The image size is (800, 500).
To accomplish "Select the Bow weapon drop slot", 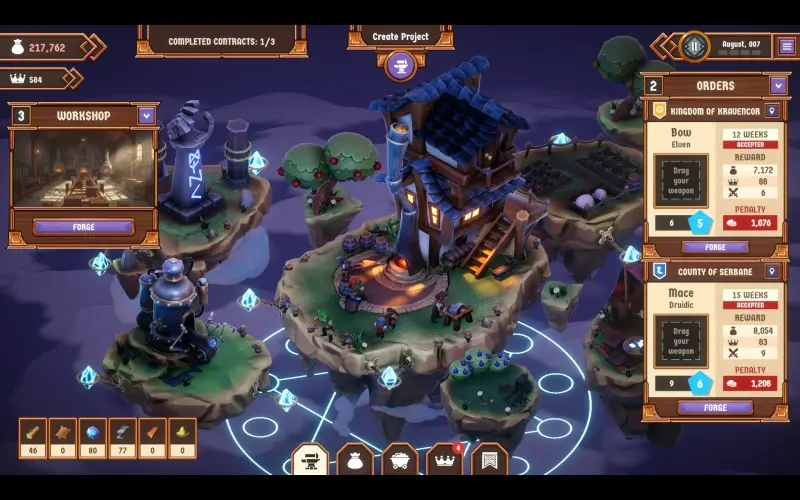I will [x=681, y=180].
